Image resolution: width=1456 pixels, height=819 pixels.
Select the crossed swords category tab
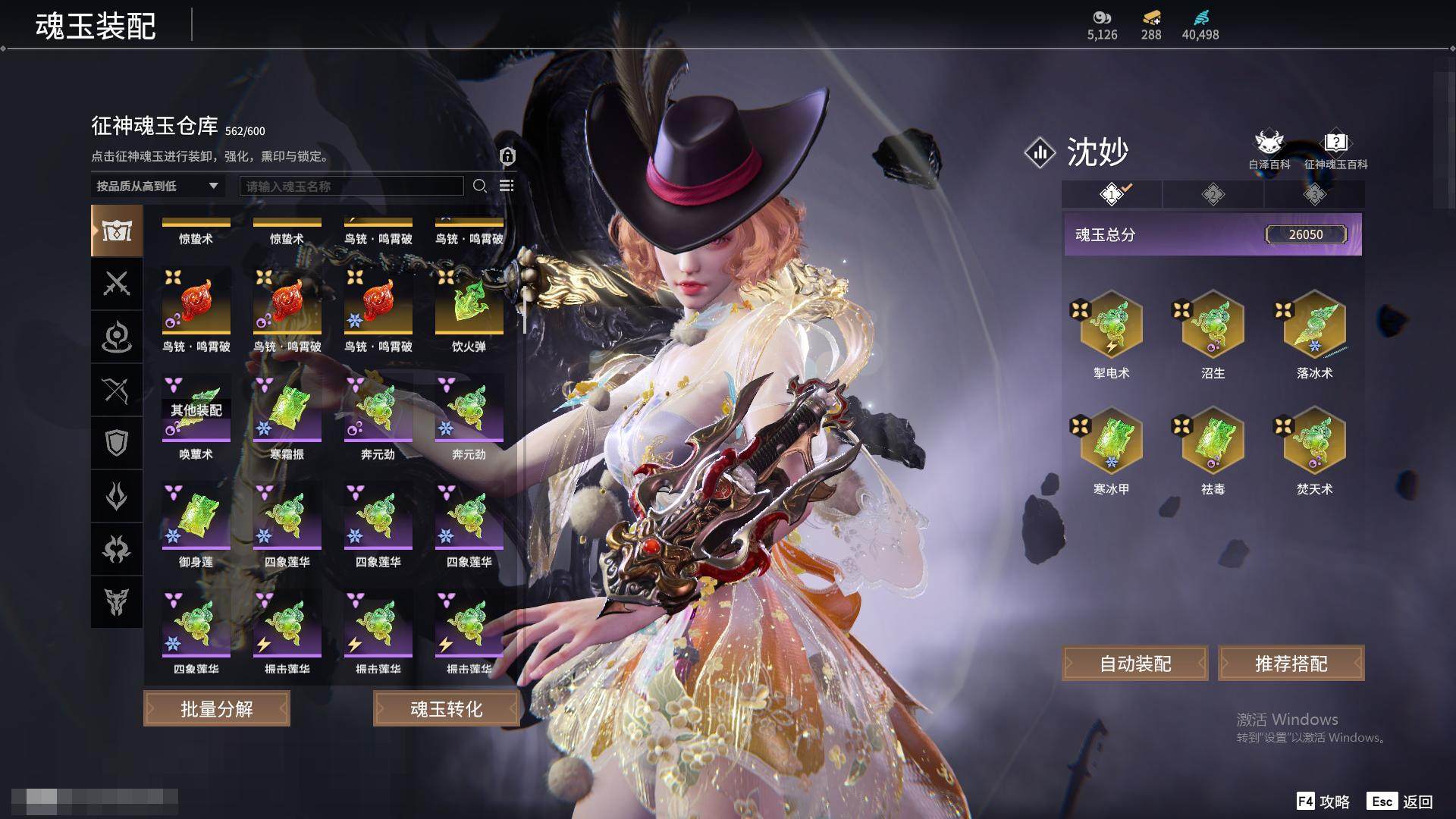(x=117, y=284)
